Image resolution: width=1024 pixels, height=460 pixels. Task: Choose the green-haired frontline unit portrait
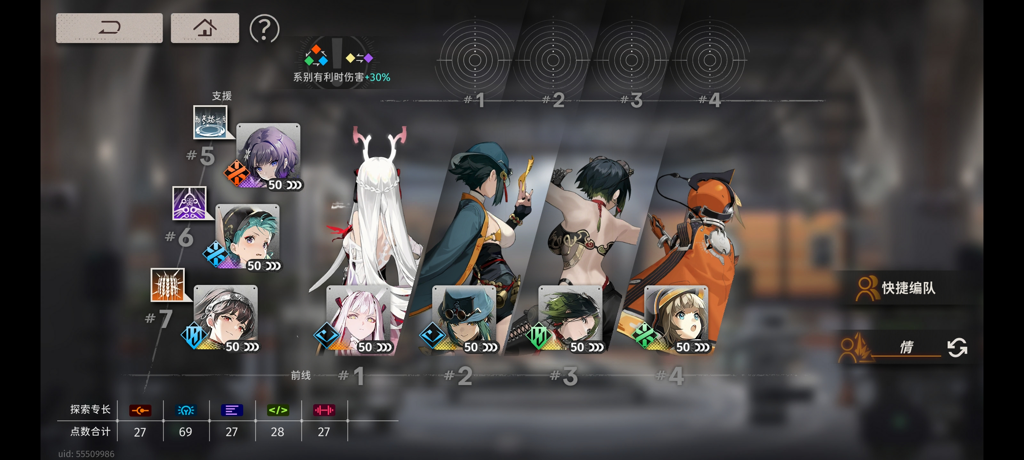coord(569,318)
